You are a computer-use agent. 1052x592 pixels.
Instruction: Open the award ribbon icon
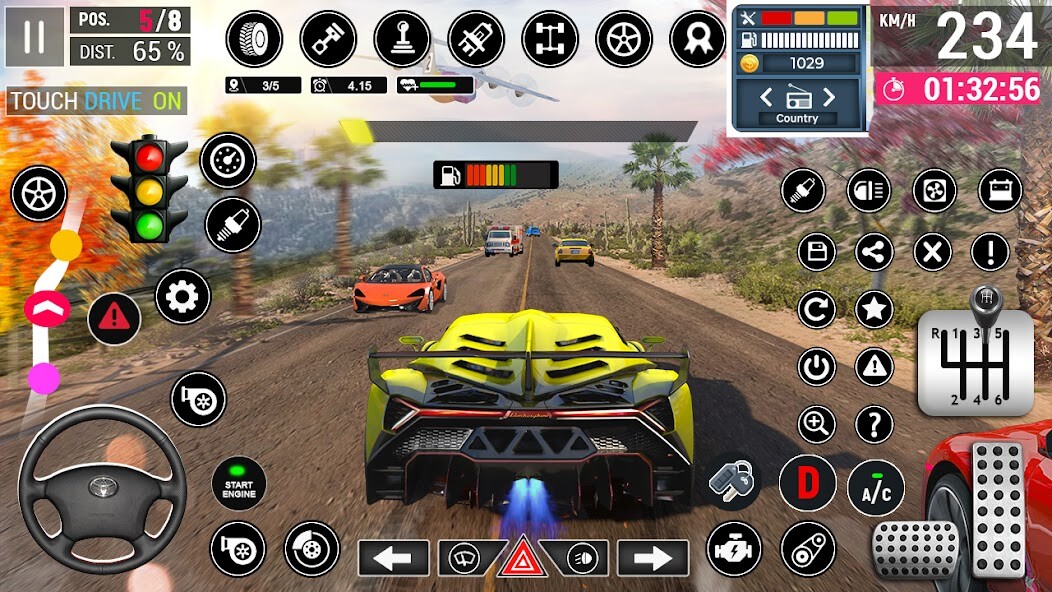(697, 39)
